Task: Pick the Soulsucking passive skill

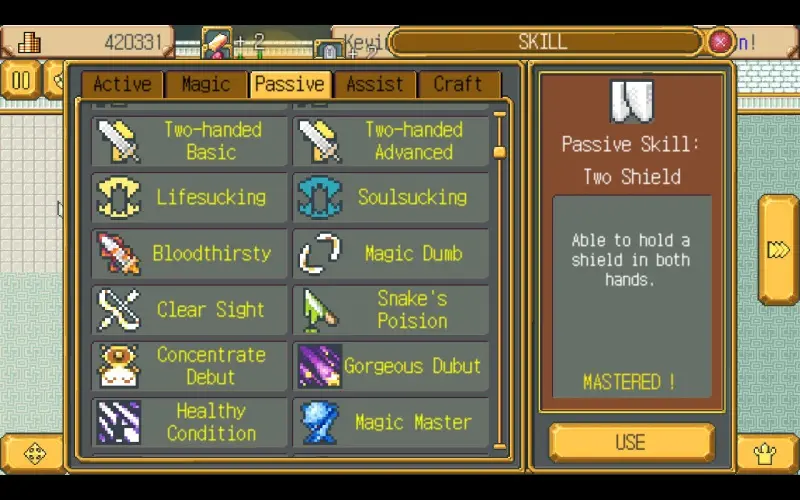Action: pos(391,197)
